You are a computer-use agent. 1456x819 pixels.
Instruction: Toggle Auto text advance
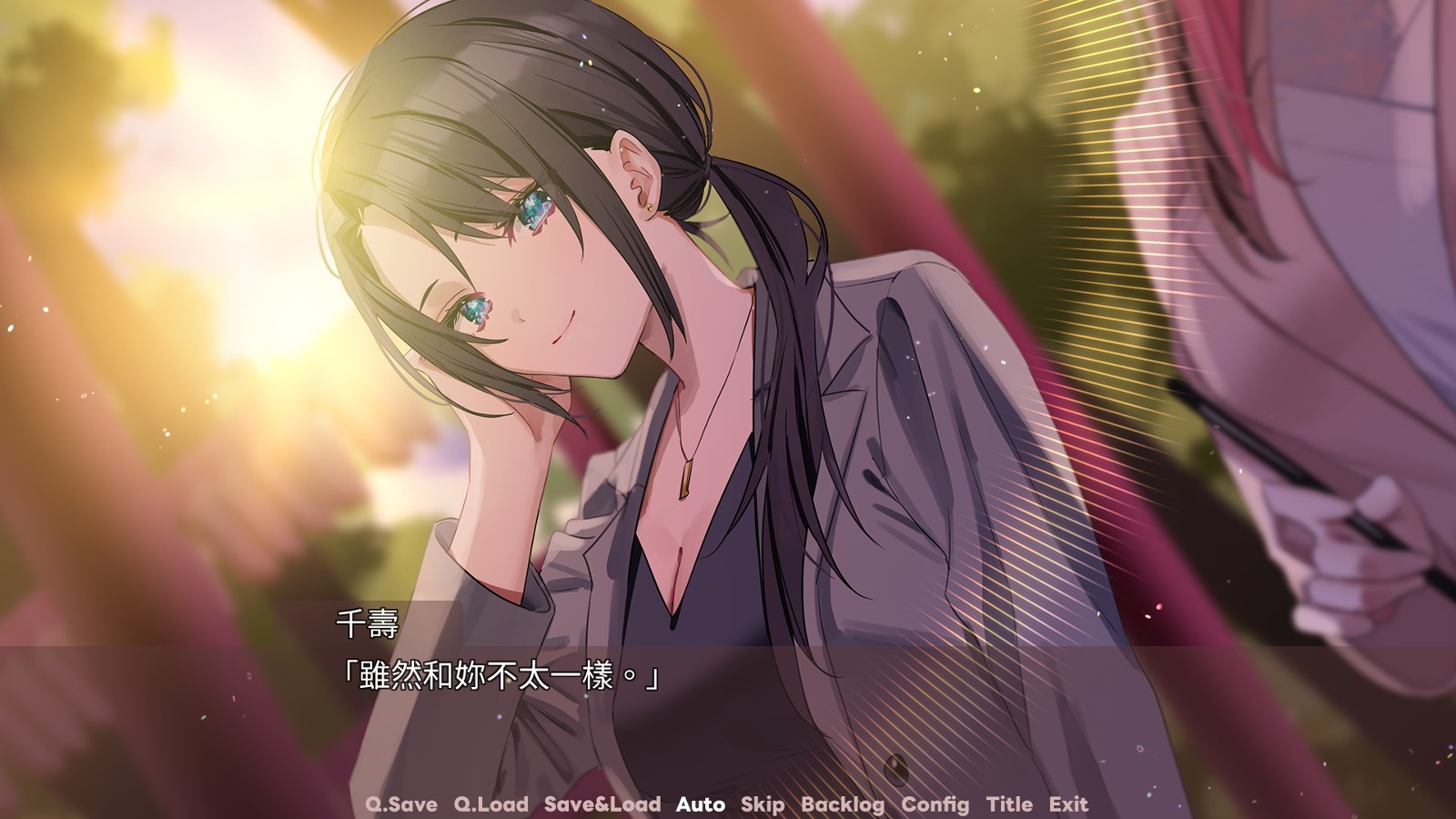(x=700, y=804)
